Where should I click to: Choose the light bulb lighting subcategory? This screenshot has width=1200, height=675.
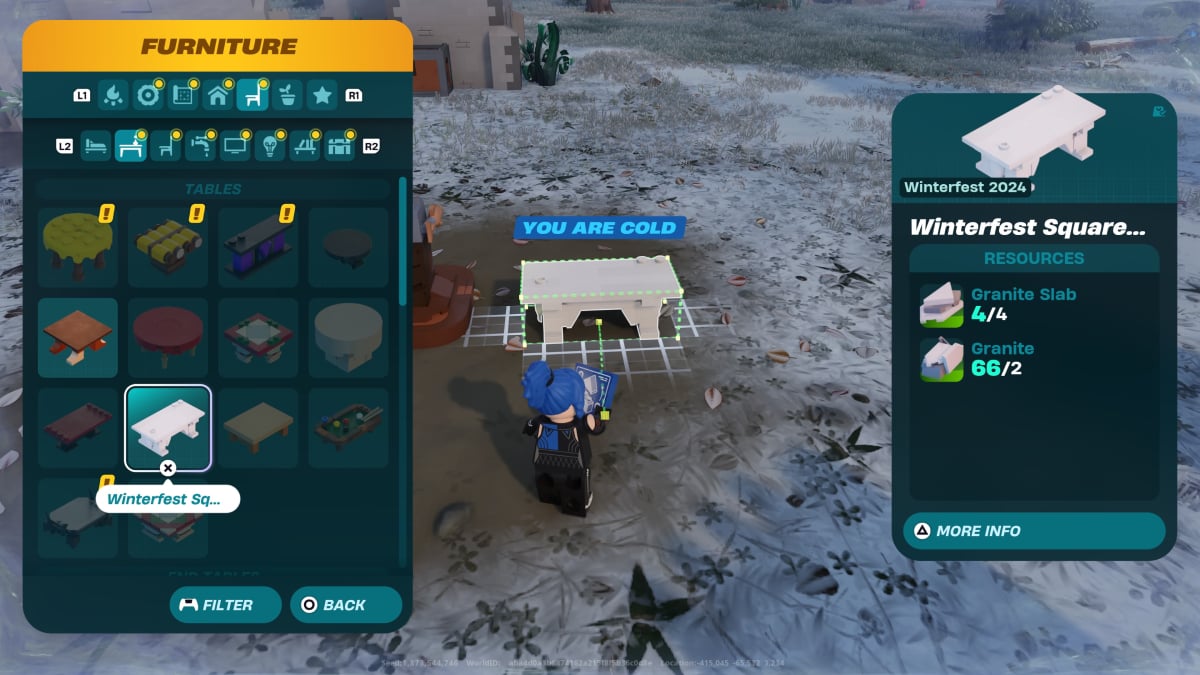[270, 146]
